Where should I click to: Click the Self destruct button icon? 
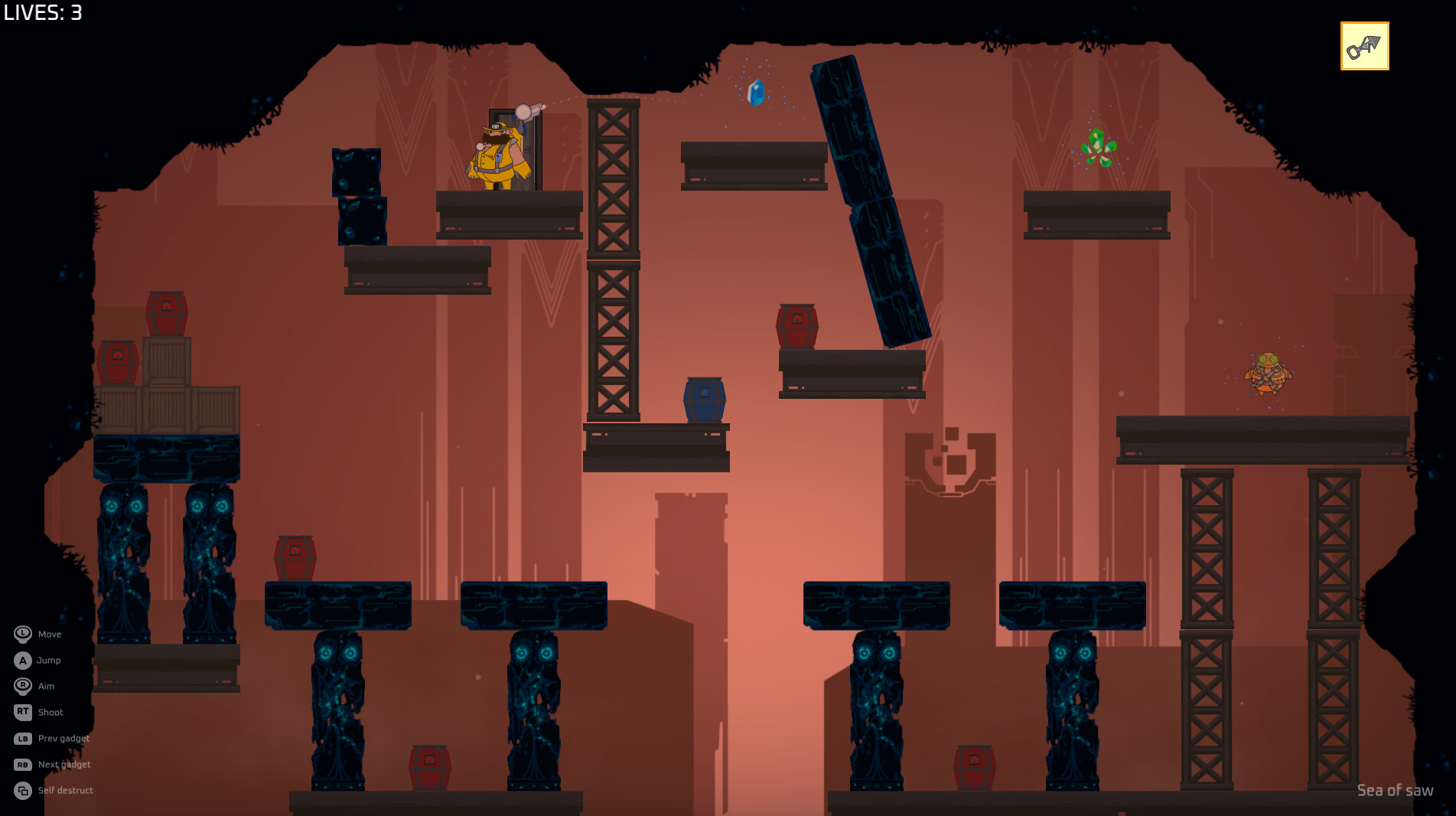(x=24, y=790)
